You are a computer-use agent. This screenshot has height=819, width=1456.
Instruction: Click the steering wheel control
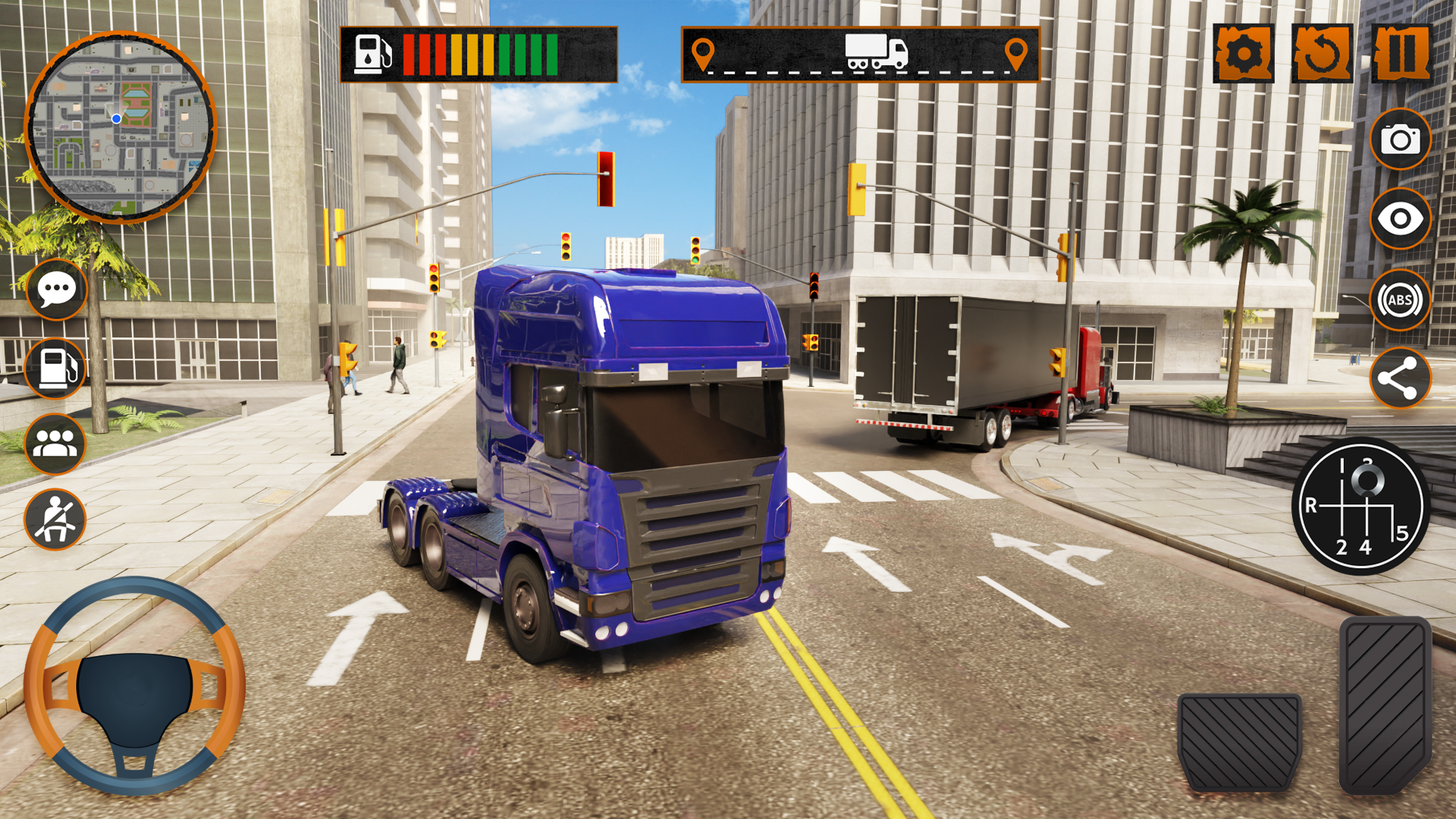click(134, 686)
